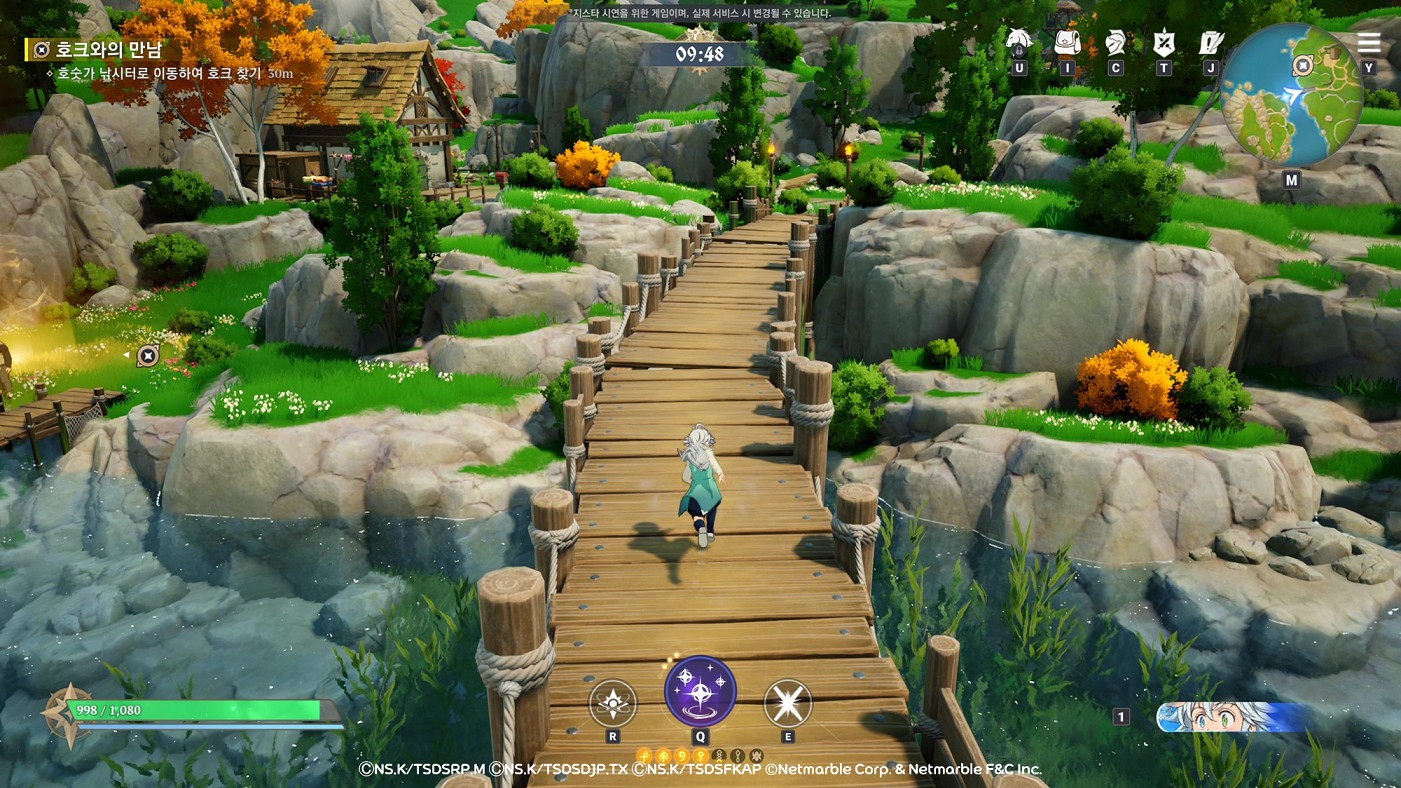
Task: Use the orbit skill icon labeled R
Action: coord(613,705)
